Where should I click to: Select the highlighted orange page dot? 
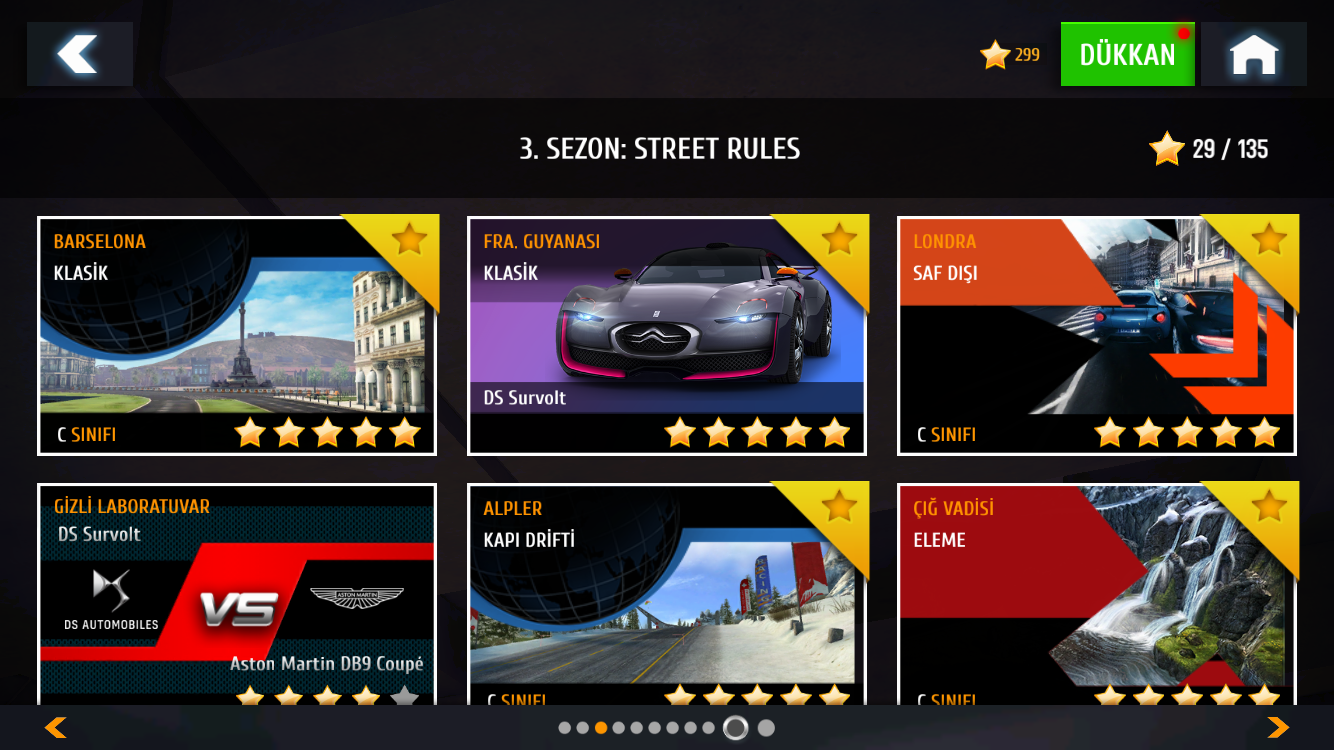[601, 728]
